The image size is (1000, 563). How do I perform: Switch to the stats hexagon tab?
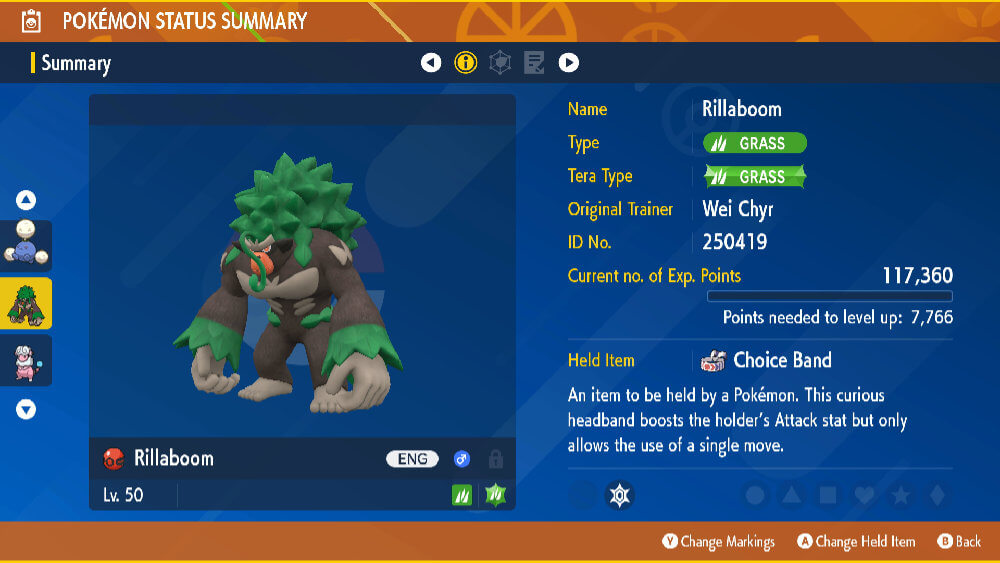(x=500, y=63)
